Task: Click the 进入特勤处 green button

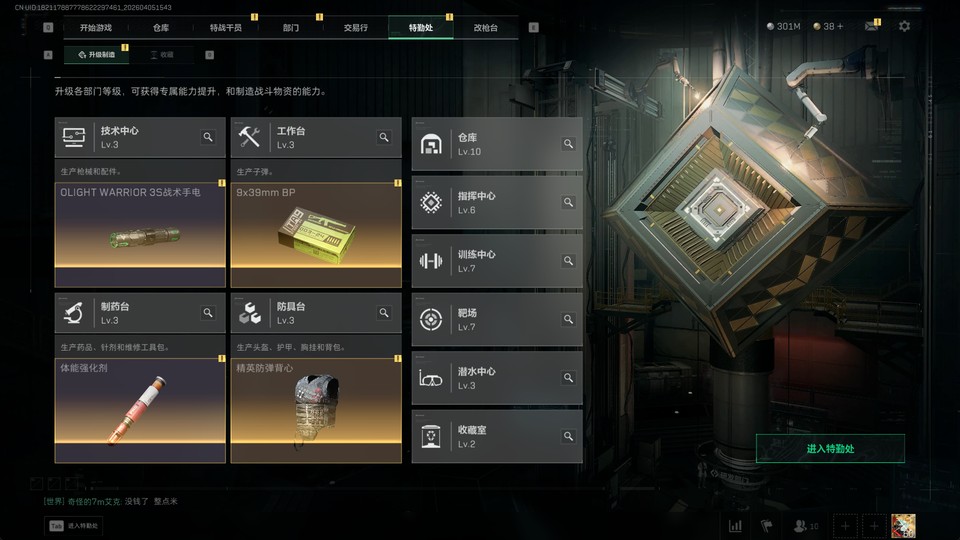Action: tap(830, 449)
